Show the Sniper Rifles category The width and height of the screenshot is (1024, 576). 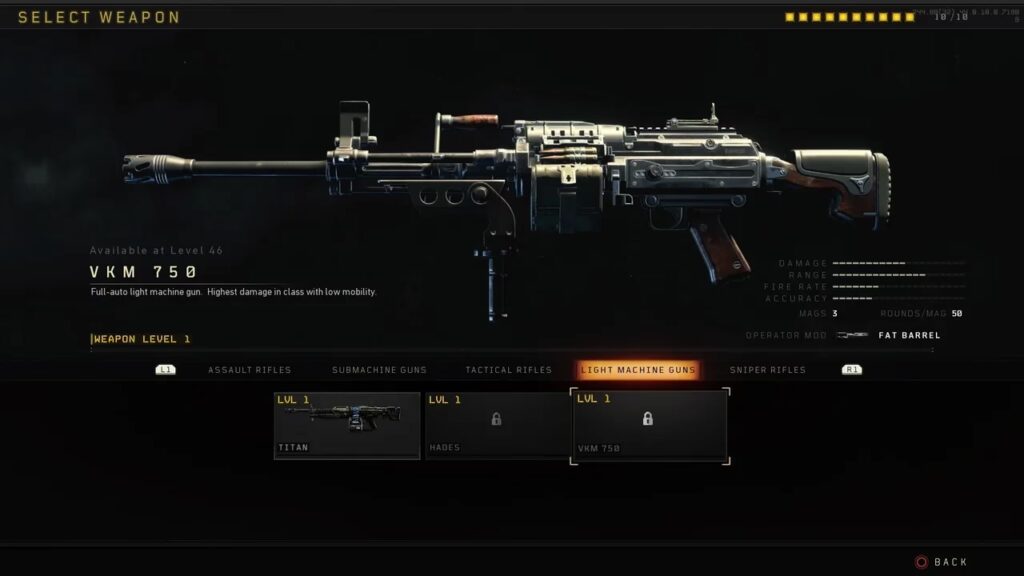tap(767, 370)
